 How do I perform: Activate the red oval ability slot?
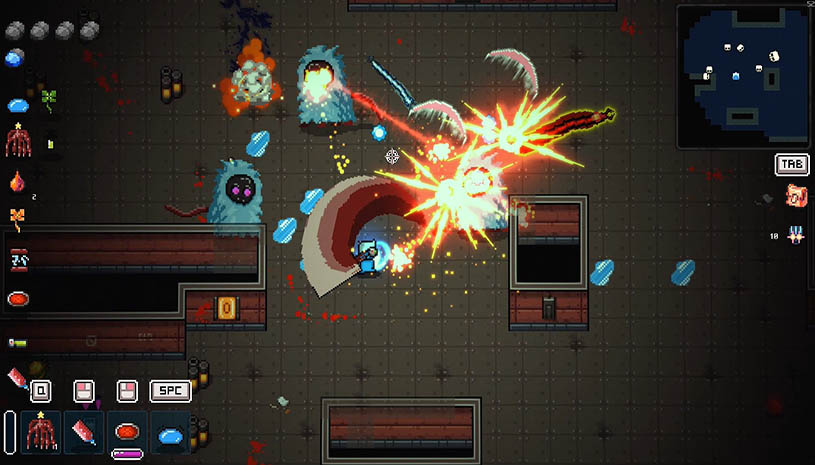click(x=127, y=432)
